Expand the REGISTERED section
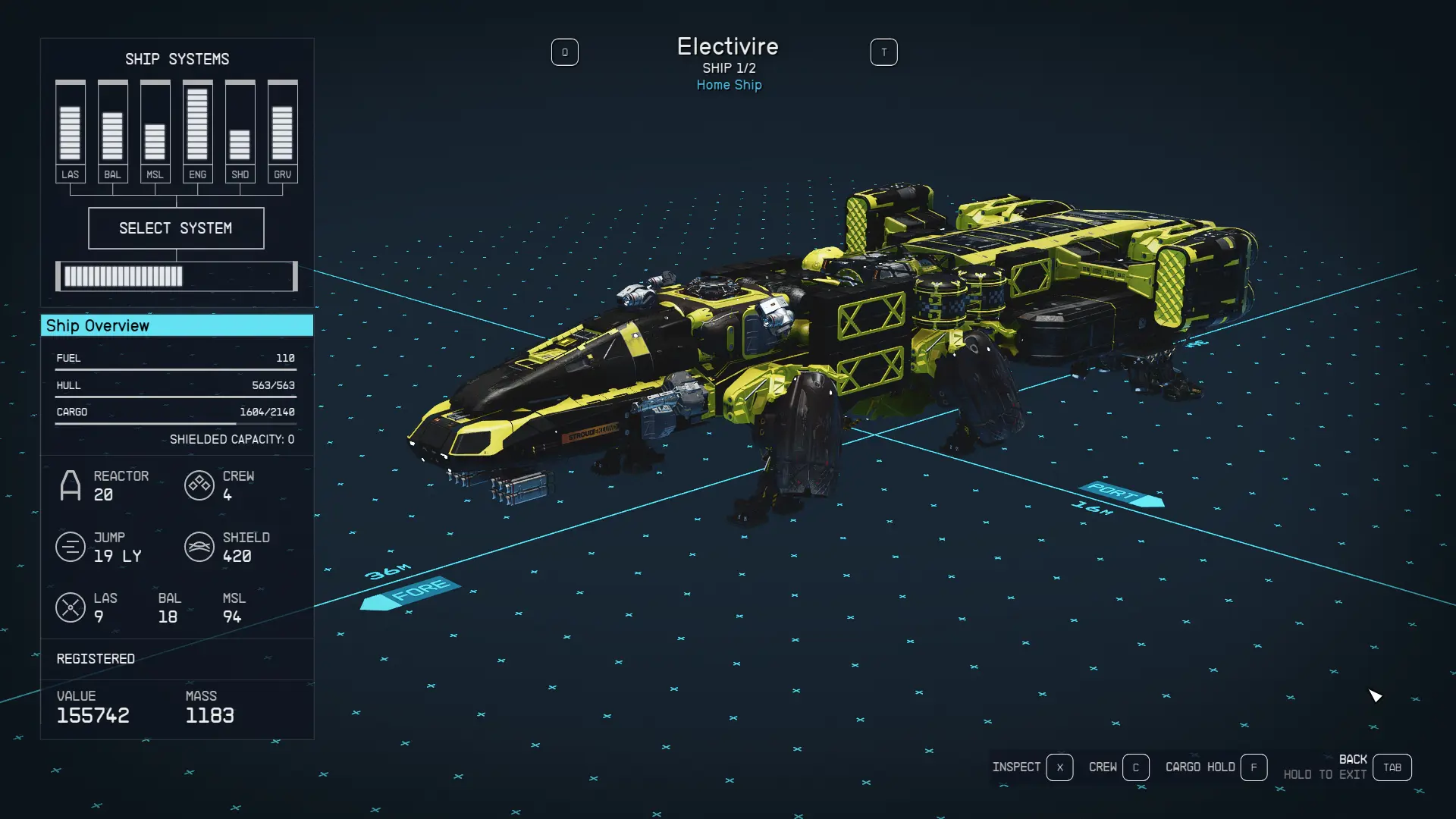 click(x=96, y=658)
